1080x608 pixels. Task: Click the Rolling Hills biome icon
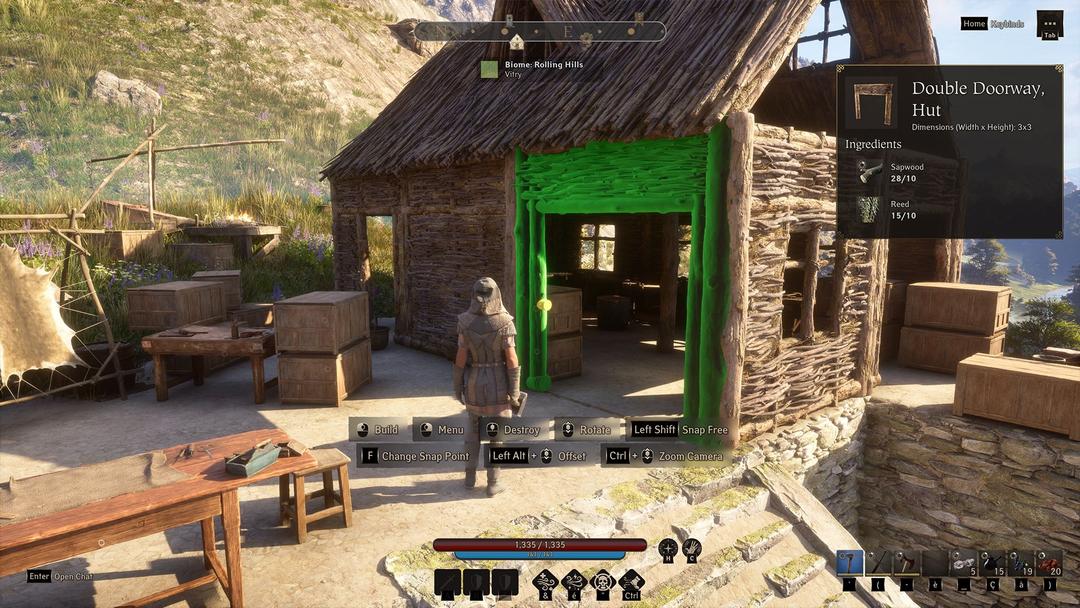click(489, 69)
